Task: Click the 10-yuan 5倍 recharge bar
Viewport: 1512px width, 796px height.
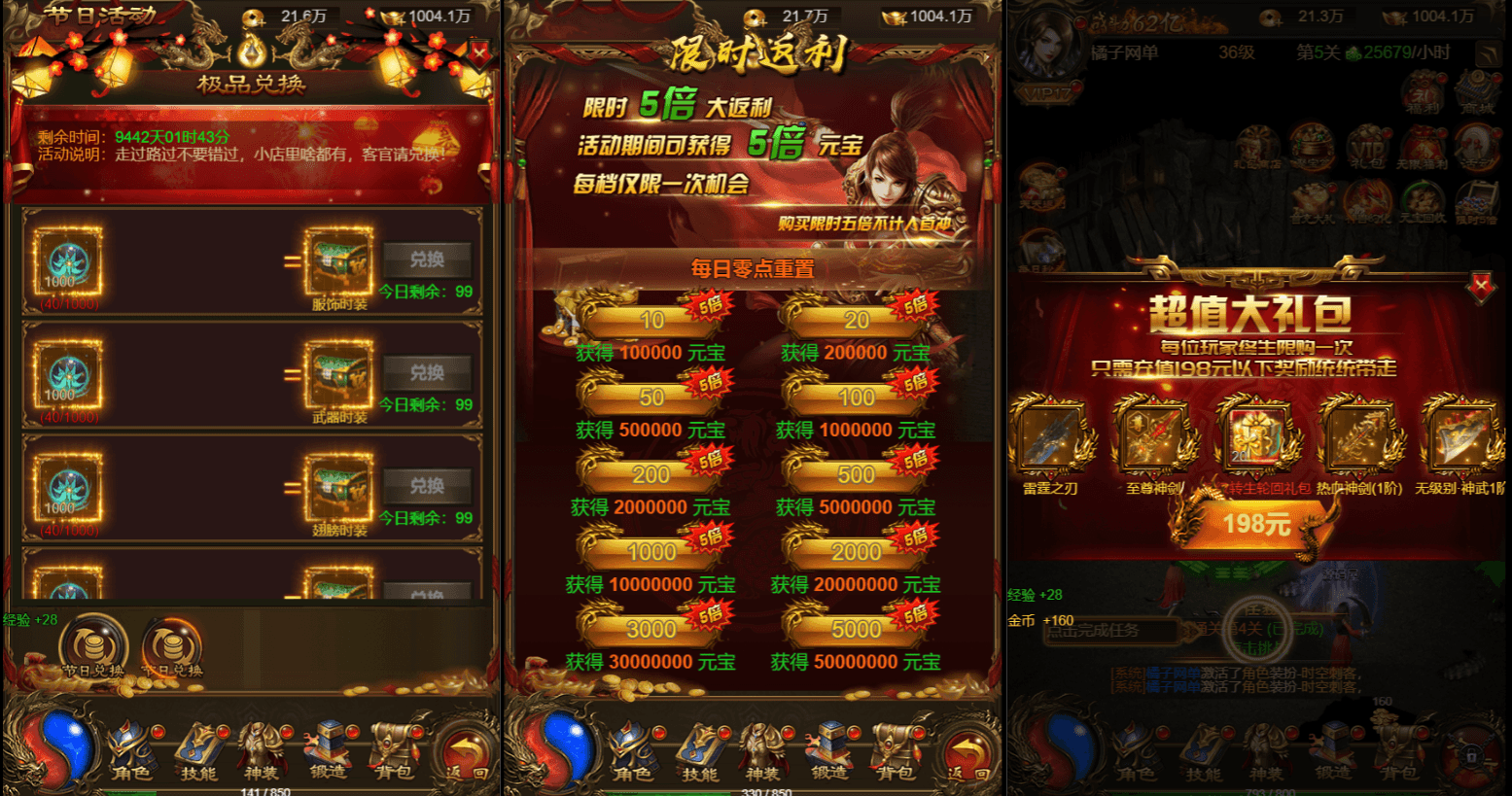Action: 653,319
